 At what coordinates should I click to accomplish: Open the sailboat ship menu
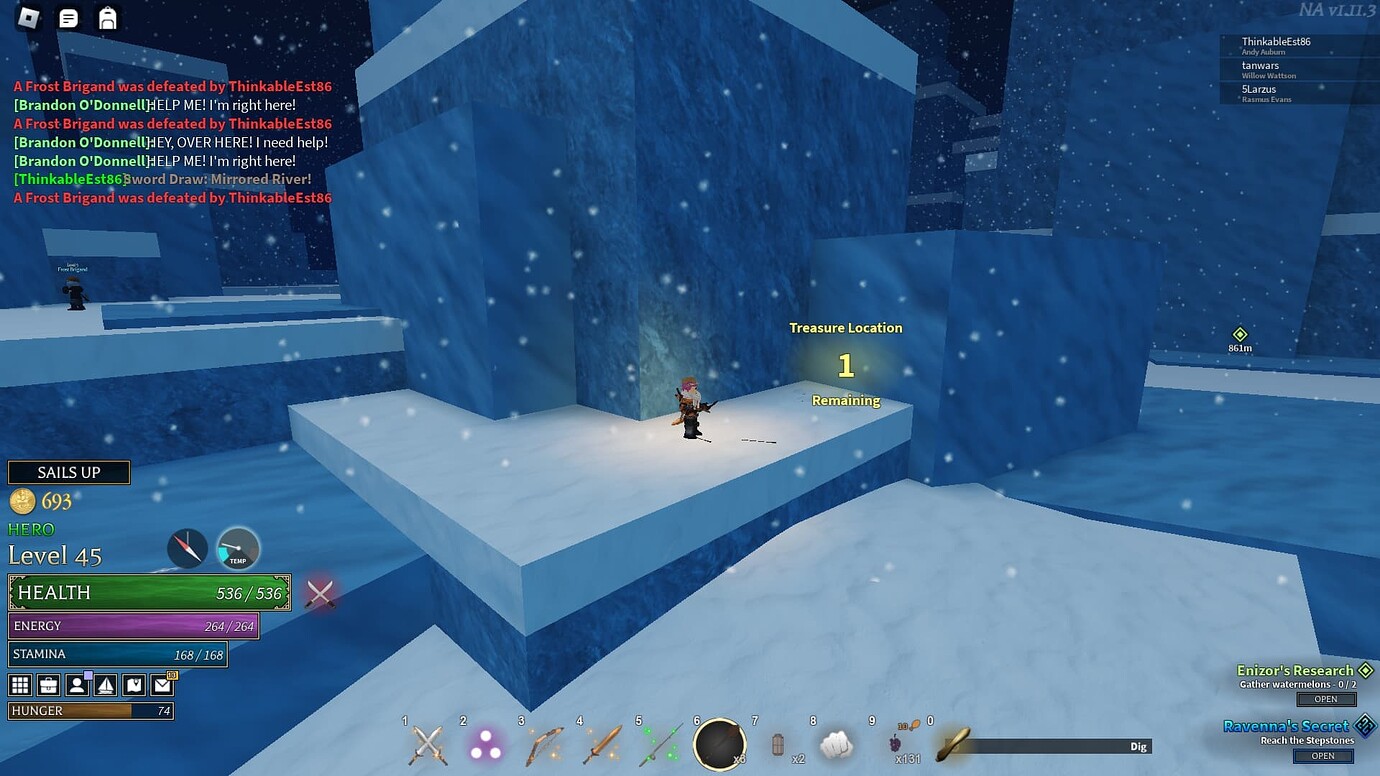[105, 685]
